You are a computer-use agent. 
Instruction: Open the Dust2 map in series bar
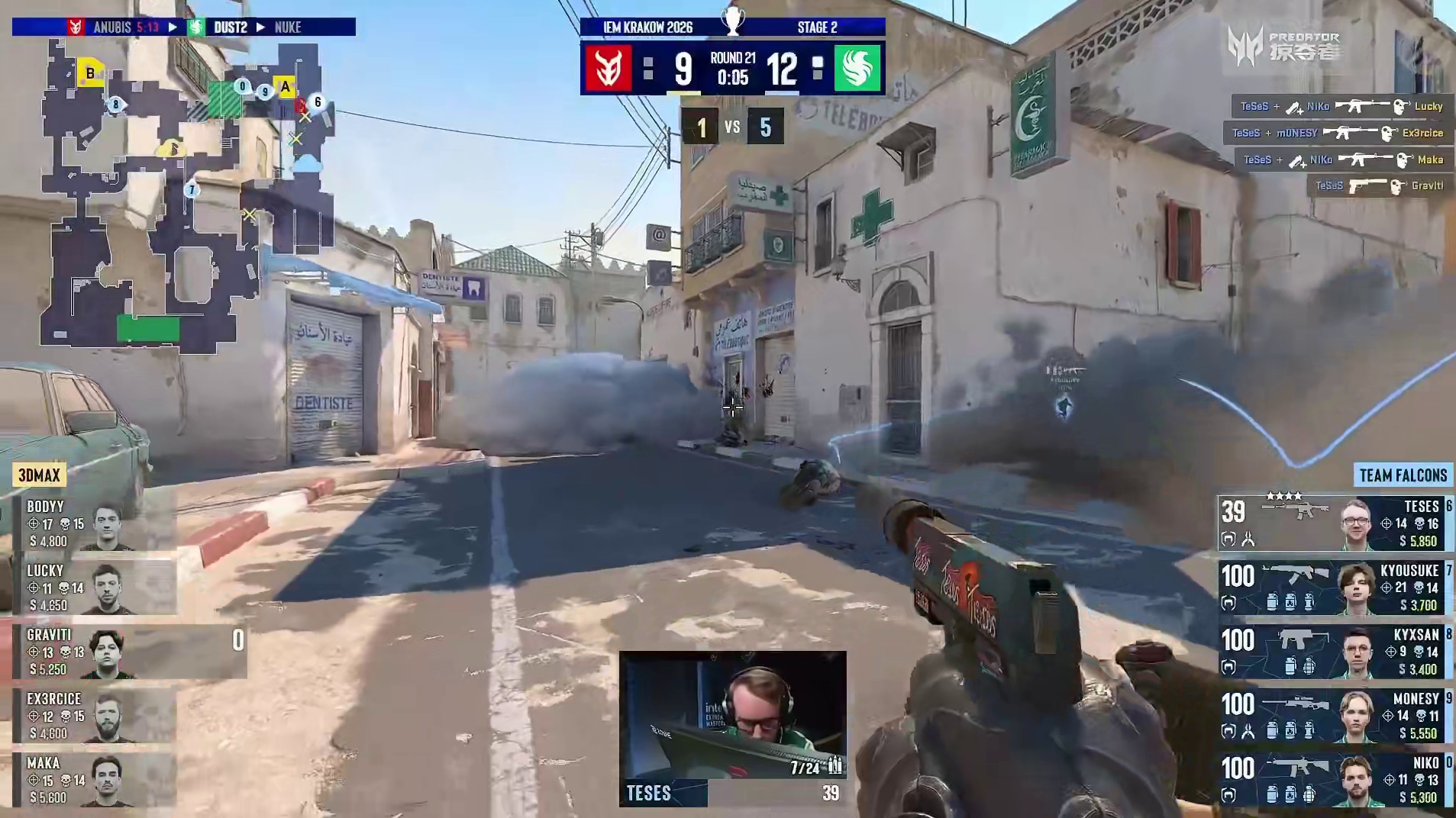click(x=230, y=27)
